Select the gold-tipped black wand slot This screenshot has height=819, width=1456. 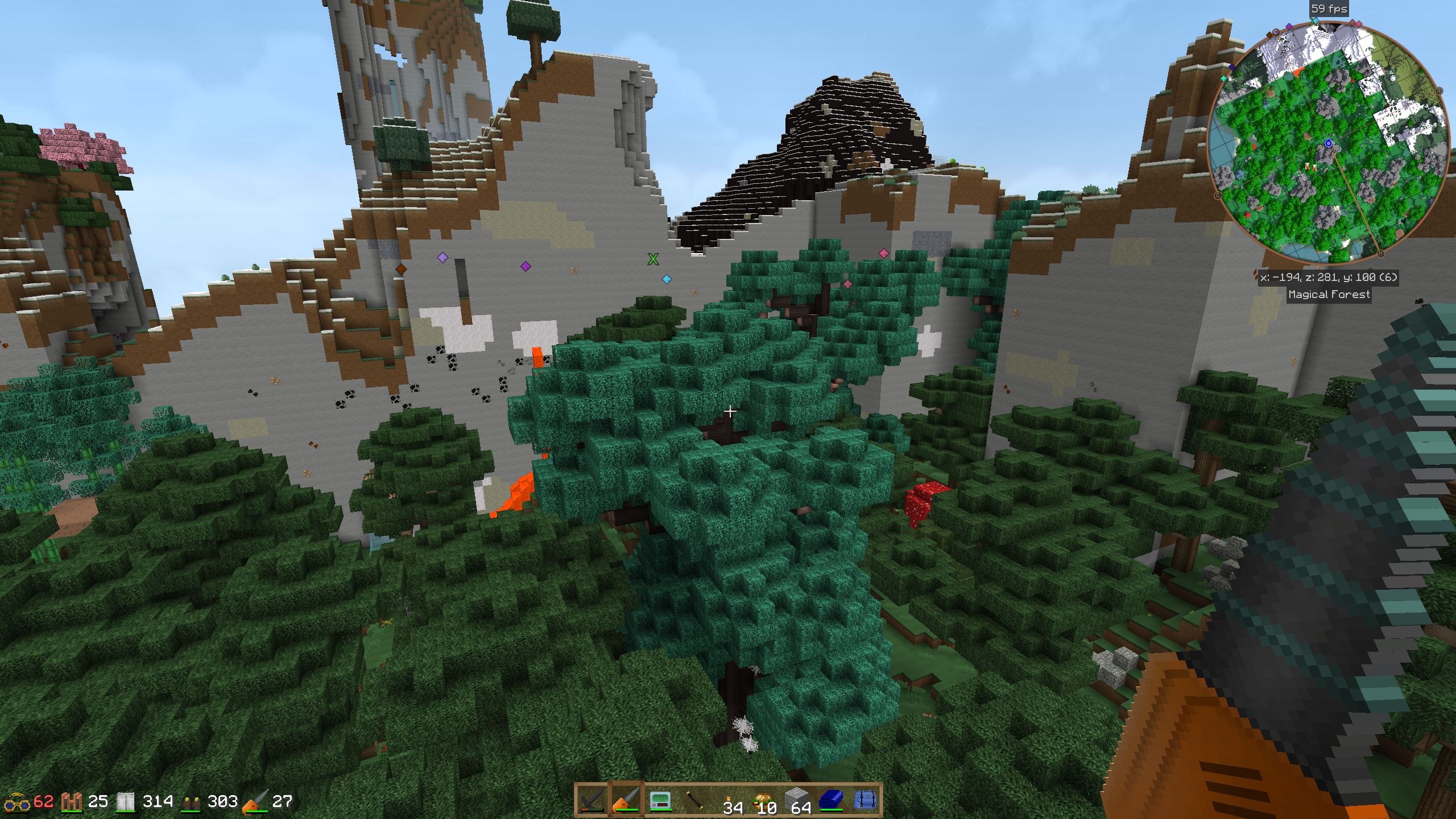(694, 801)
